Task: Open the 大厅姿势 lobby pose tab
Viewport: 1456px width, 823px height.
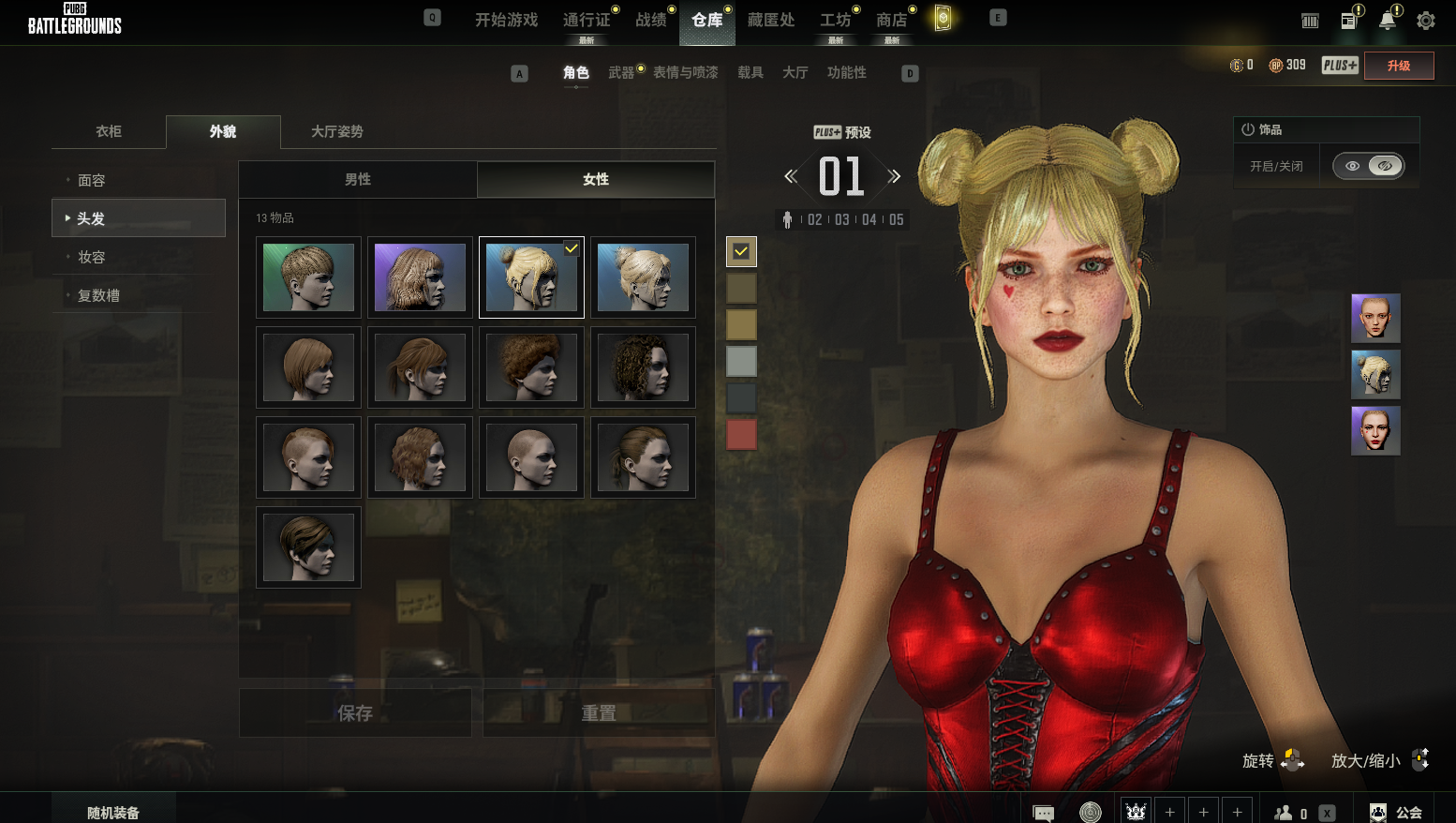Action: 336,131
